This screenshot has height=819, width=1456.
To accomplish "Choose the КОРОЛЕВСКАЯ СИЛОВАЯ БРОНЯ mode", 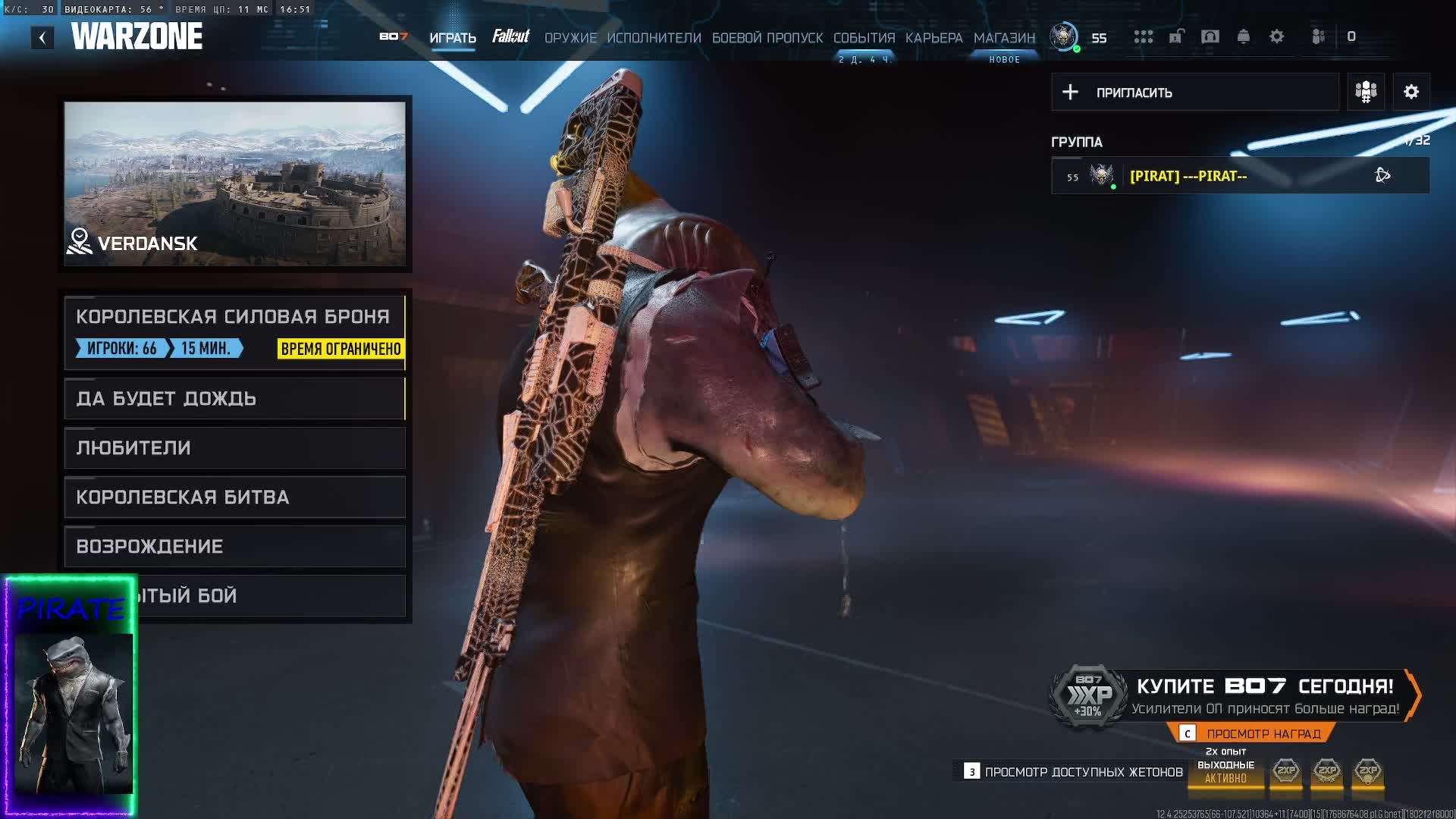I will (235, 332).
